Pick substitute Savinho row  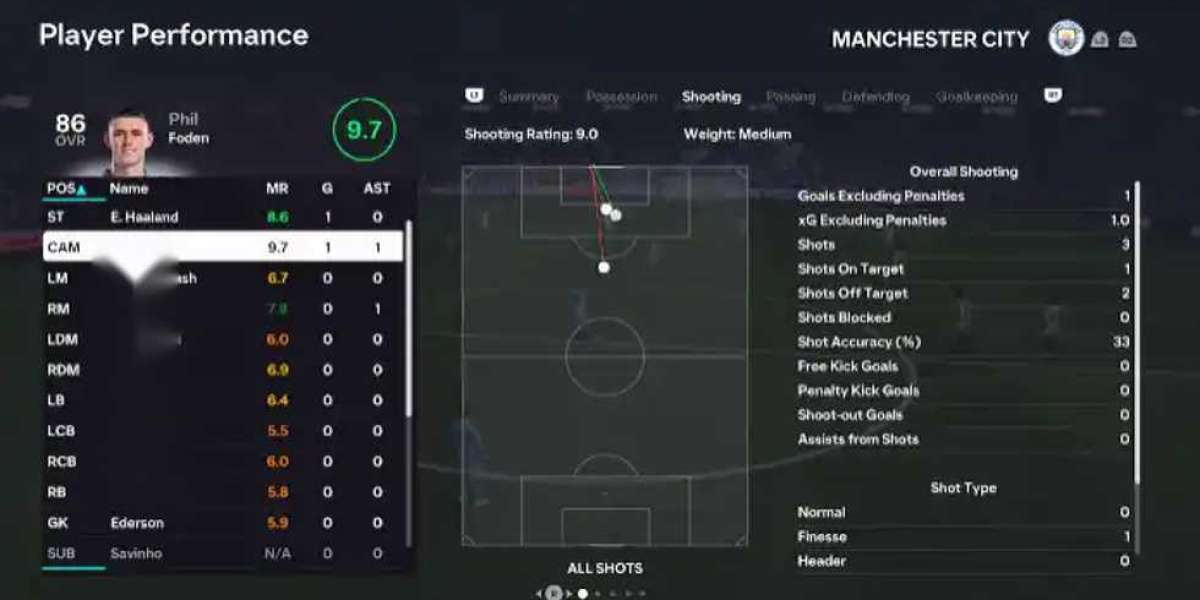(222, 553)
